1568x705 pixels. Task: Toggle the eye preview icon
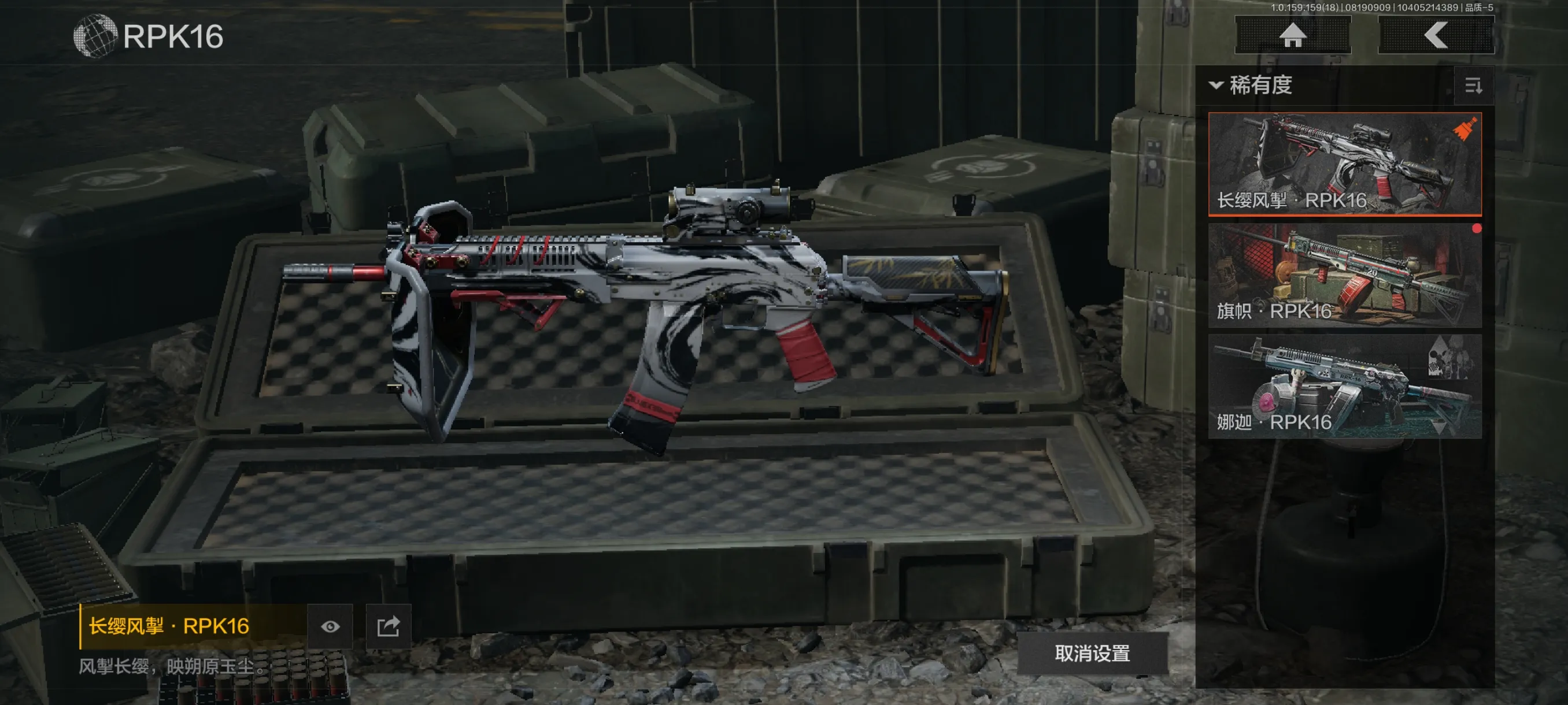pos(330,626)
